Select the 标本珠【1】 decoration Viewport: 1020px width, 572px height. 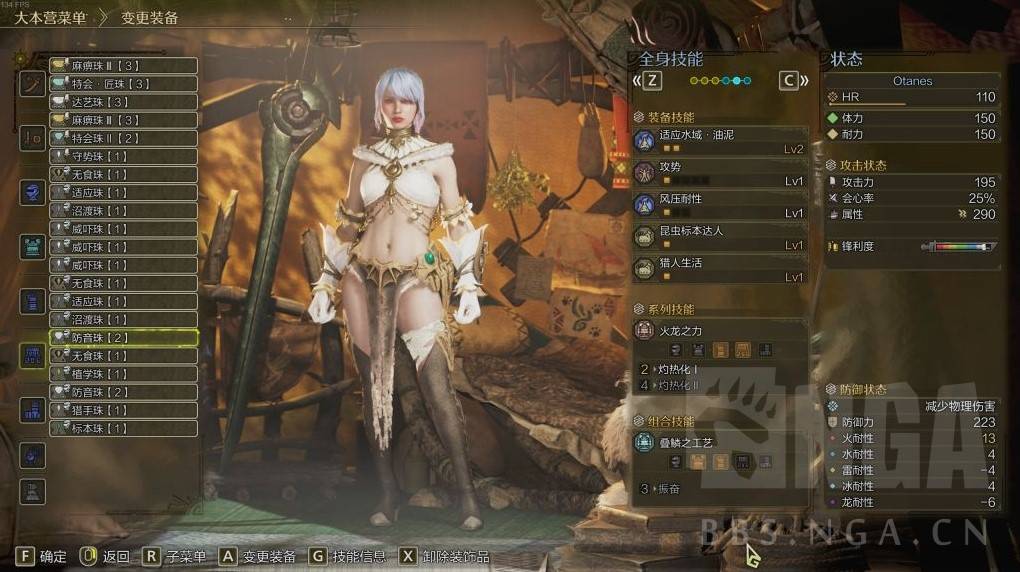tap(123, 428)
